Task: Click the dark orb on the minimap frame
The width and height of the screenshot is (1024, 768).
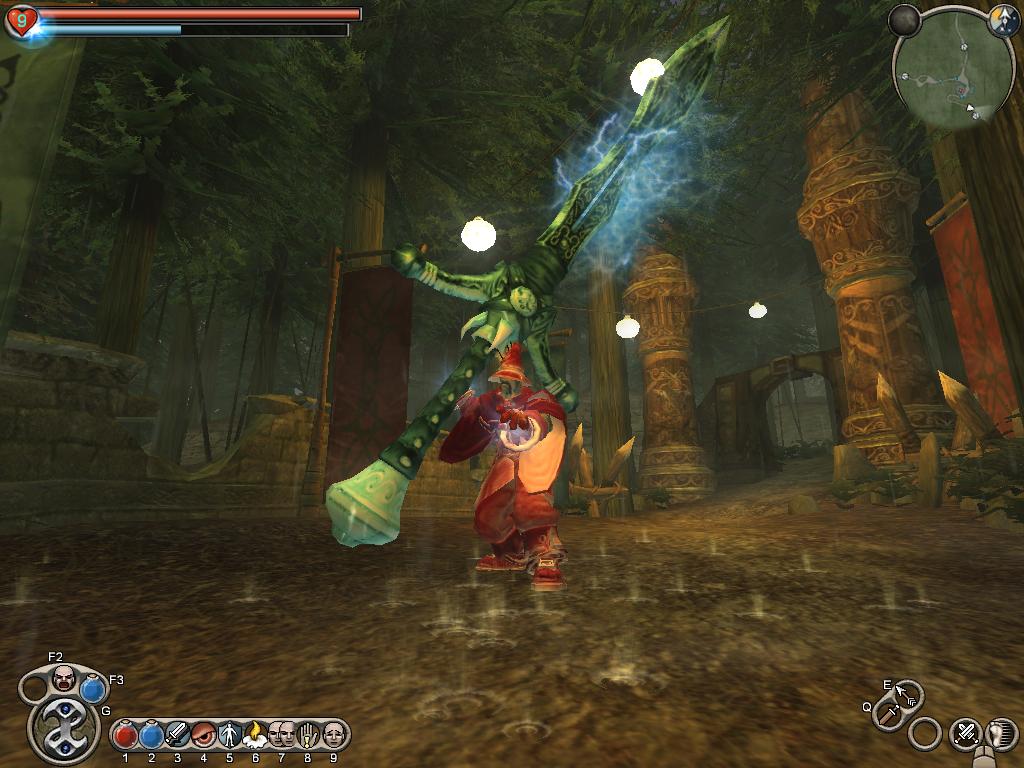Action: tap(905, 20)
